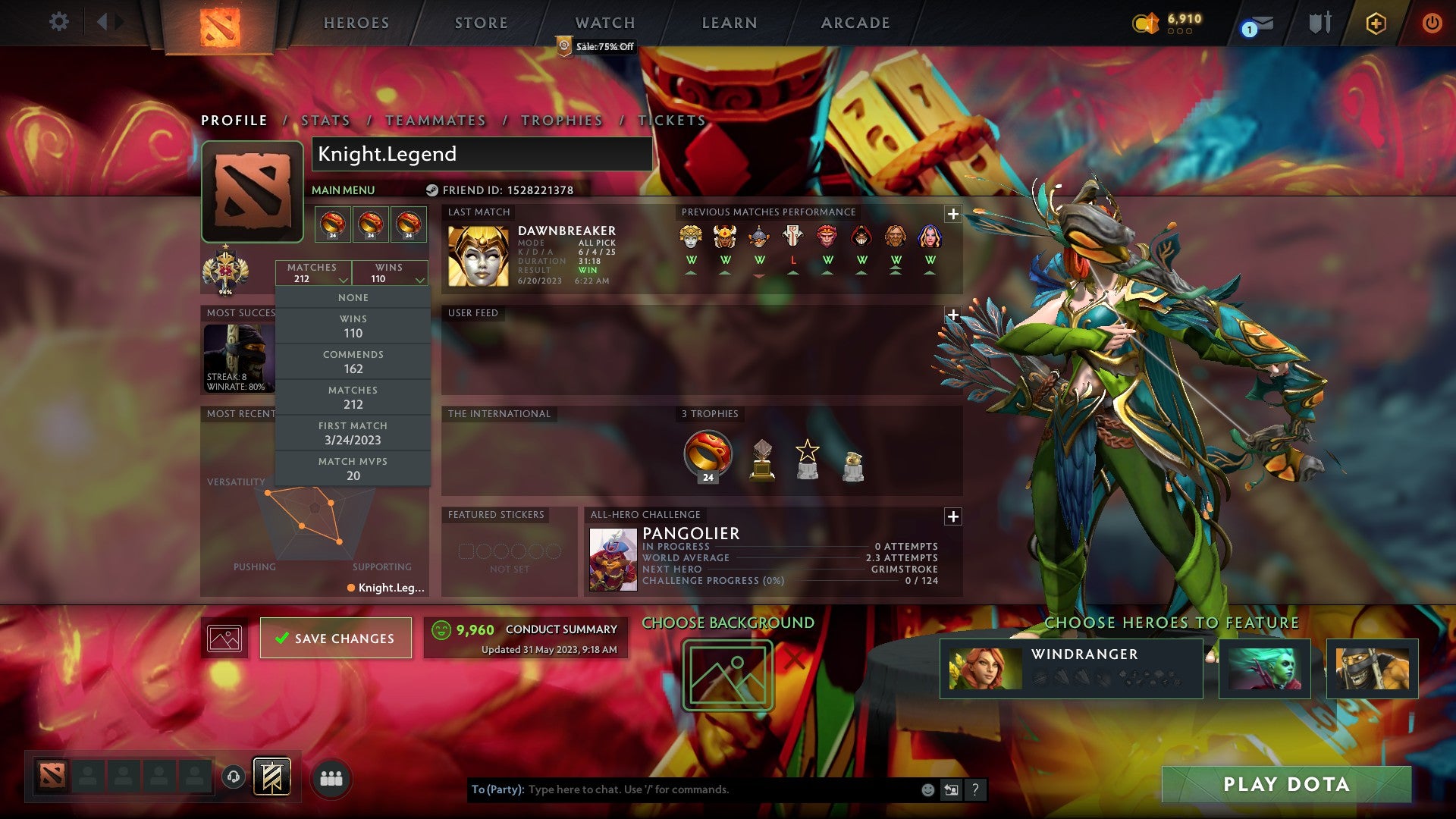Click the red power/disconnect icon

[1432, 23]
